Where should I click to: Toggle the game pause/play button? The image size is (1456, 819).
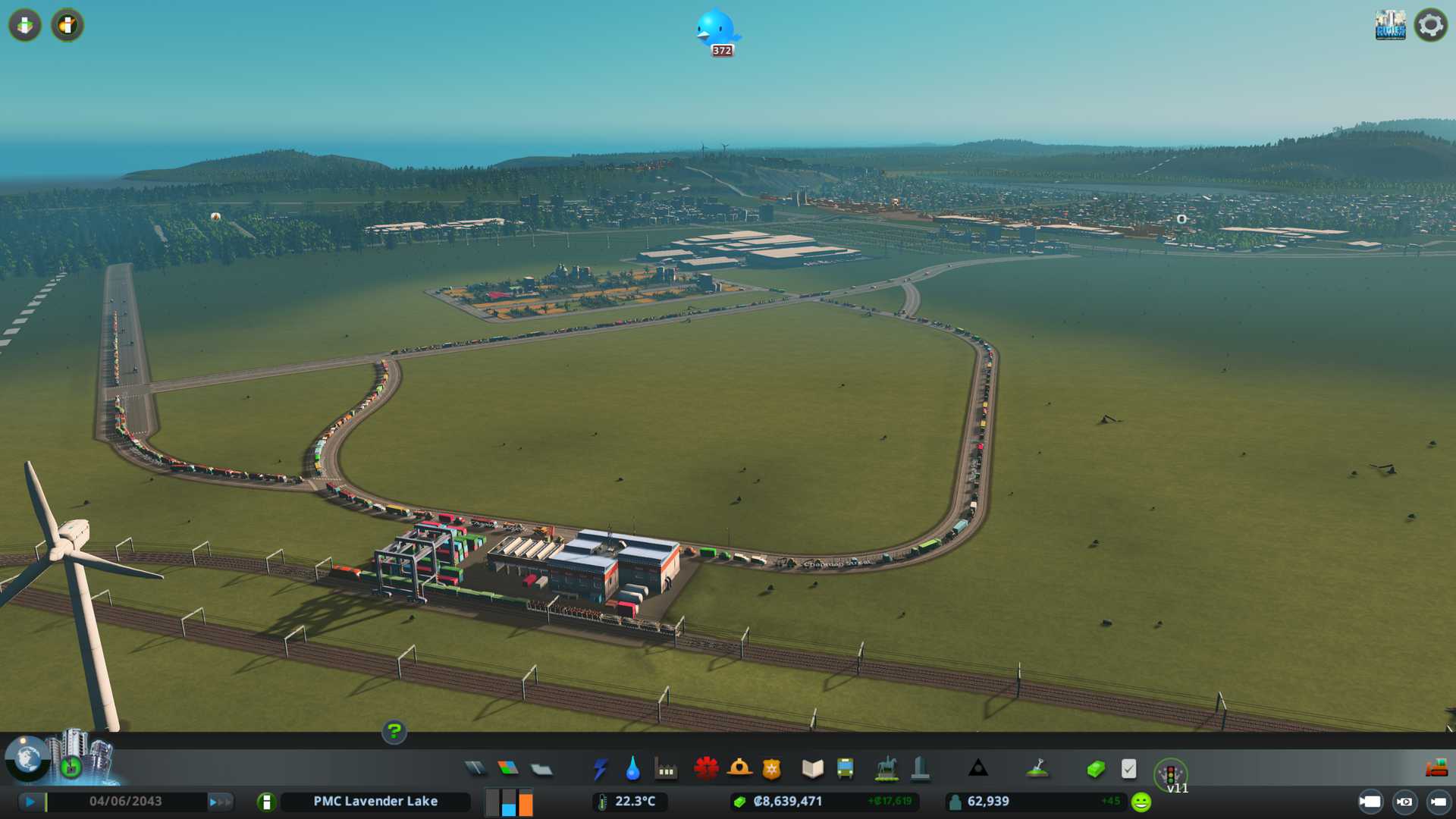pyautogui.click(x=30, y=802)
